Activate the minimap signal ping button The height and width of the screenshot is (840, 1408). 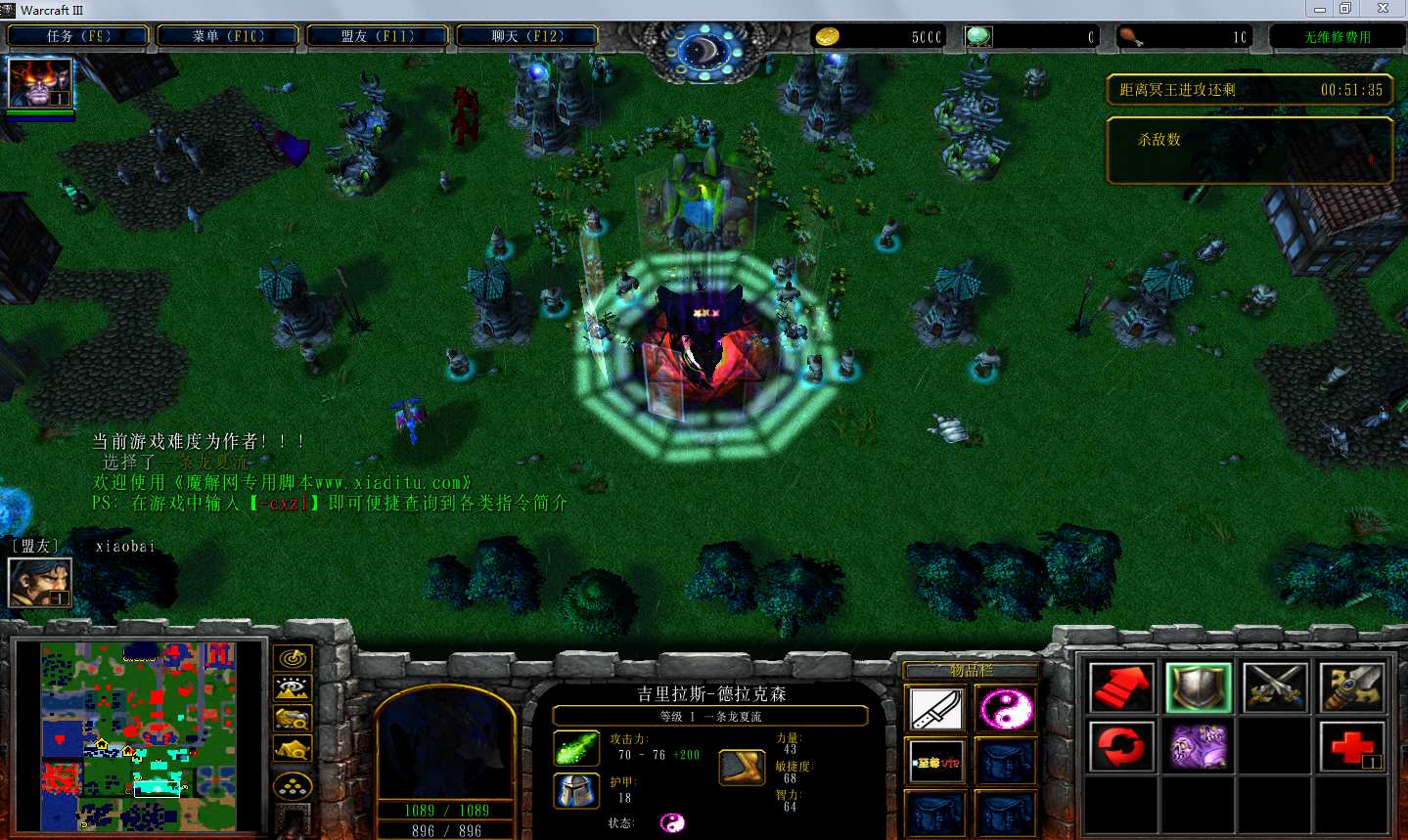[293, 658]
